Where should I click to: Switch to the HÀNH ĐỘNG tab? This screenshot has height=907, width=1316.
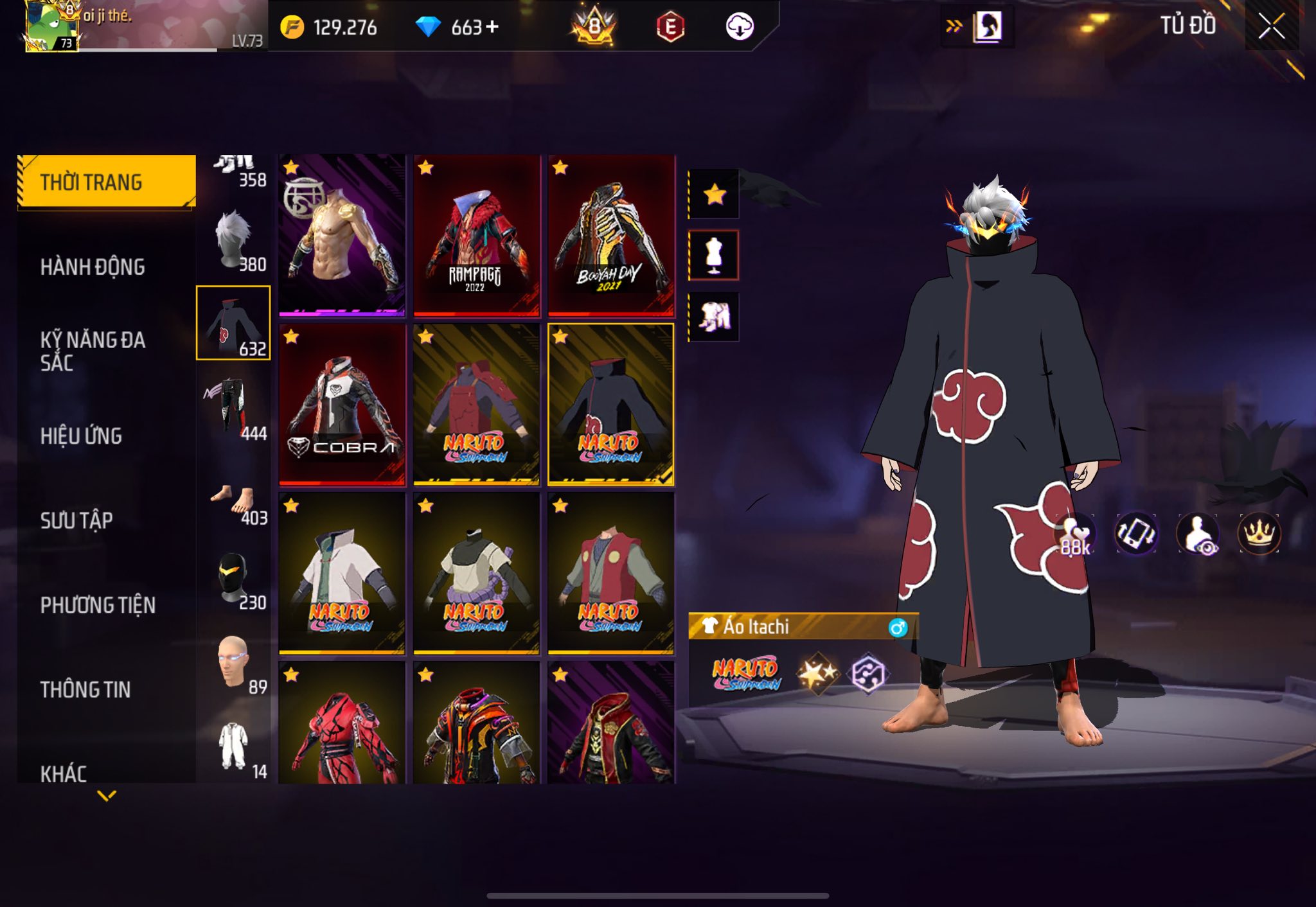click(93, 267)
